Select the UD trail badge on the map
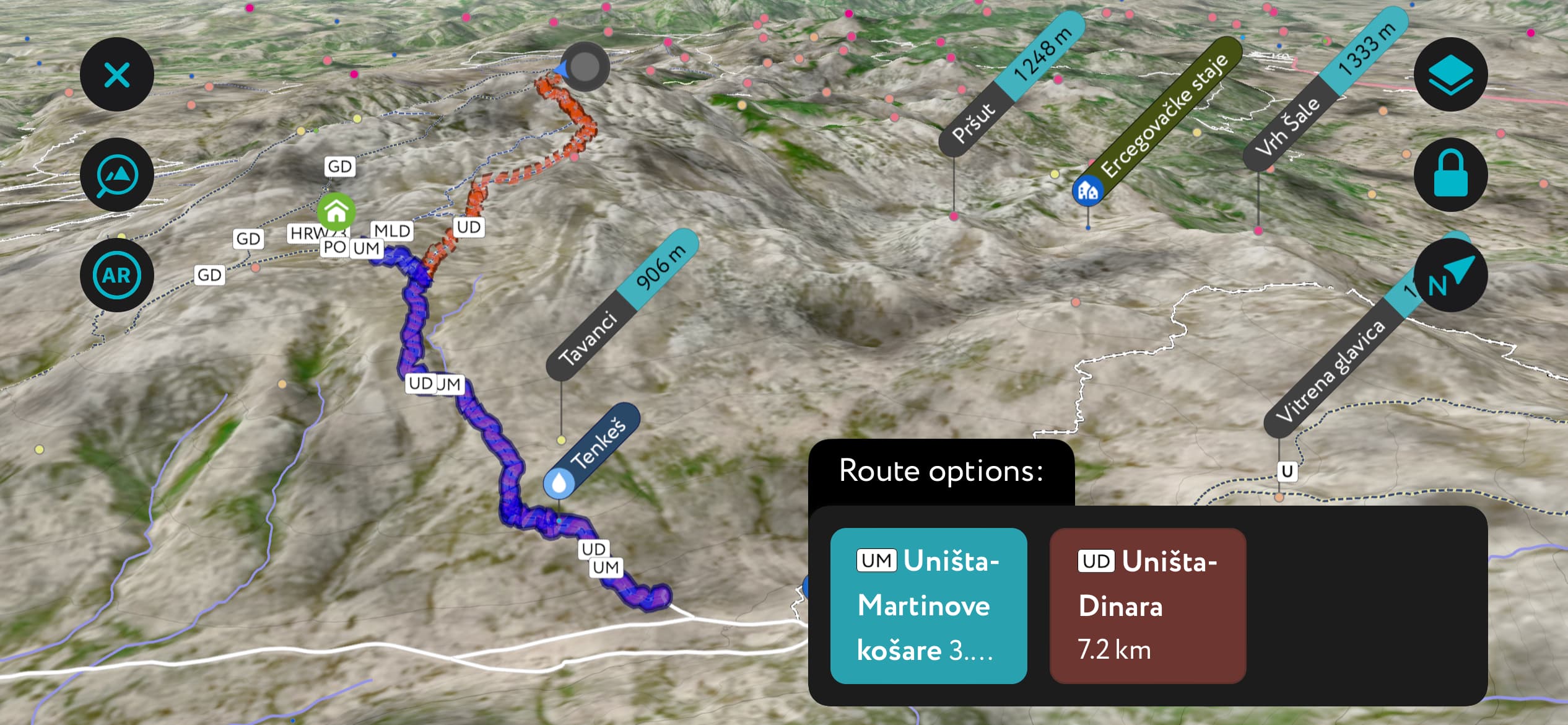This screenshot has width=1568, height=725. [x=468, y=227]
